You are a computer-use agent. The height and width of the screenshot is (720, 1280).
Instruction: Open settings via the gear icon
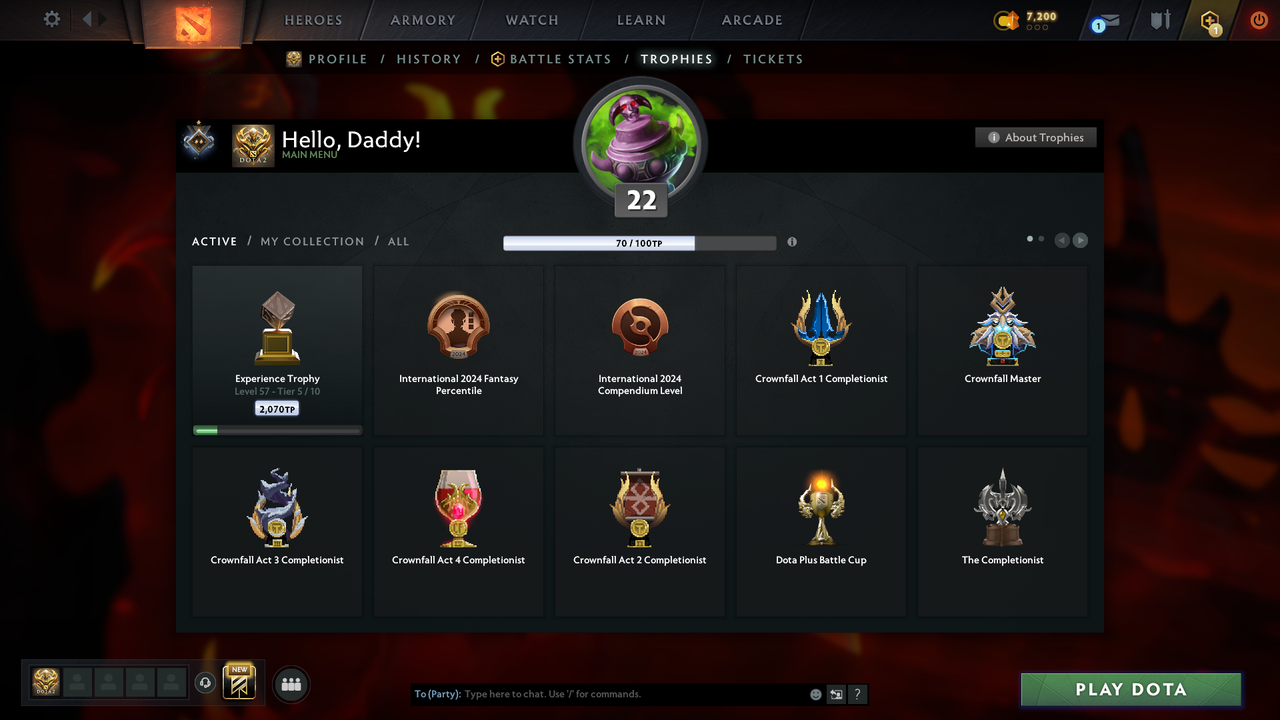click(50, 18)
